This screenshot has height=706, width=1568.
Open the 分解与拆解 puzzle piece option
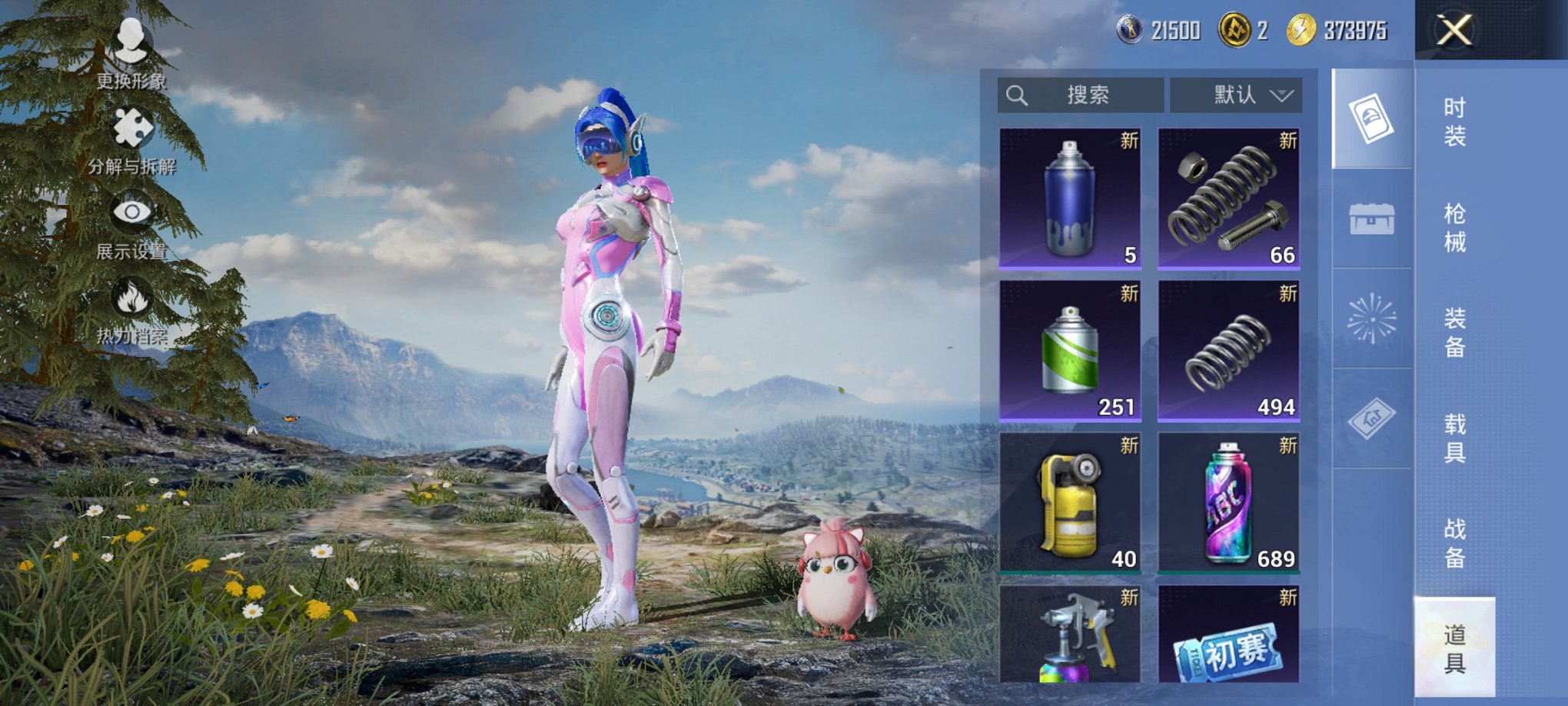(131, 140)
